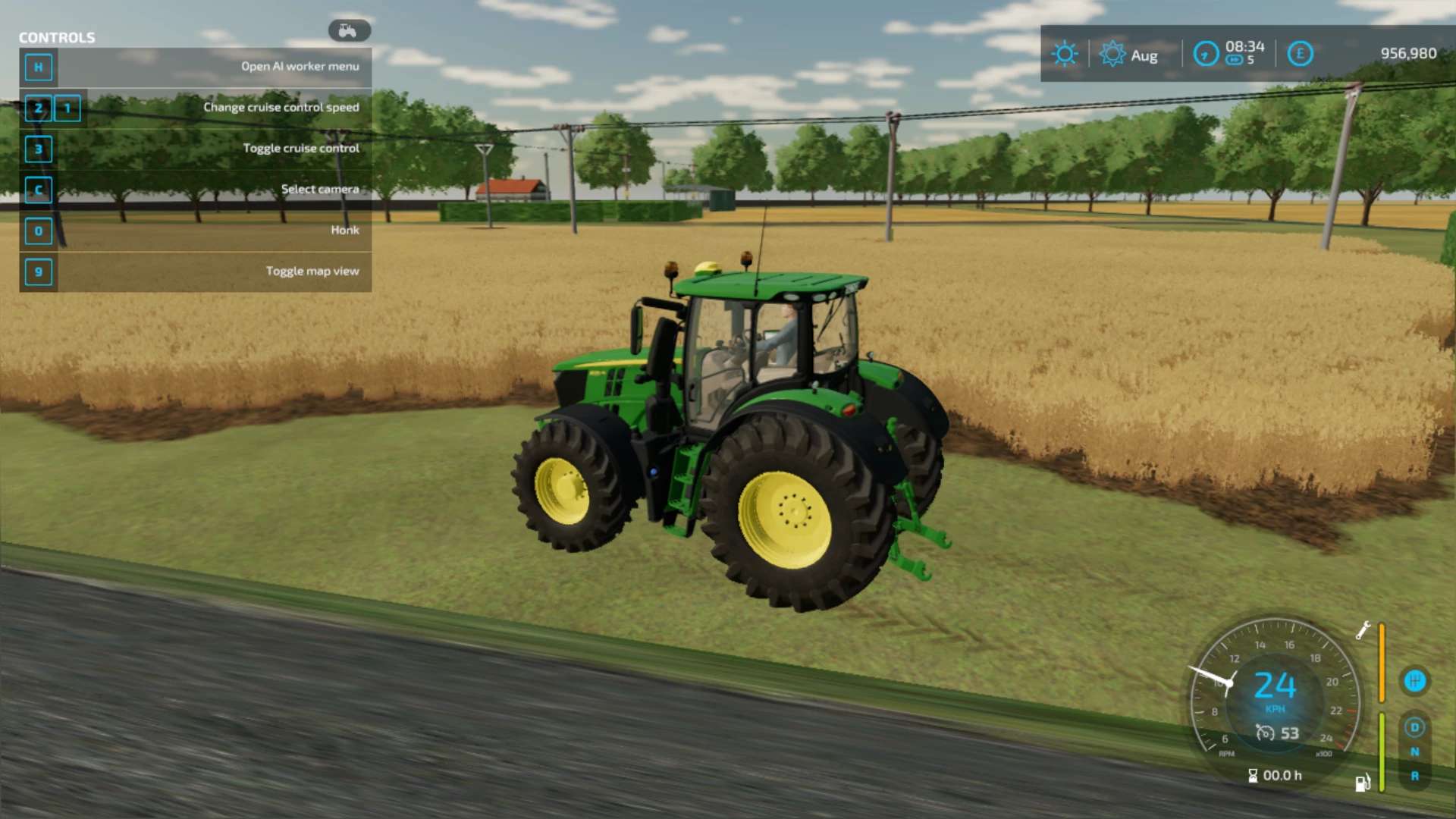Image resolution: width=1456 pixels, height=819 pixels.
Task: Click the pound currency icon
Action: click(x=1300, y=54)
